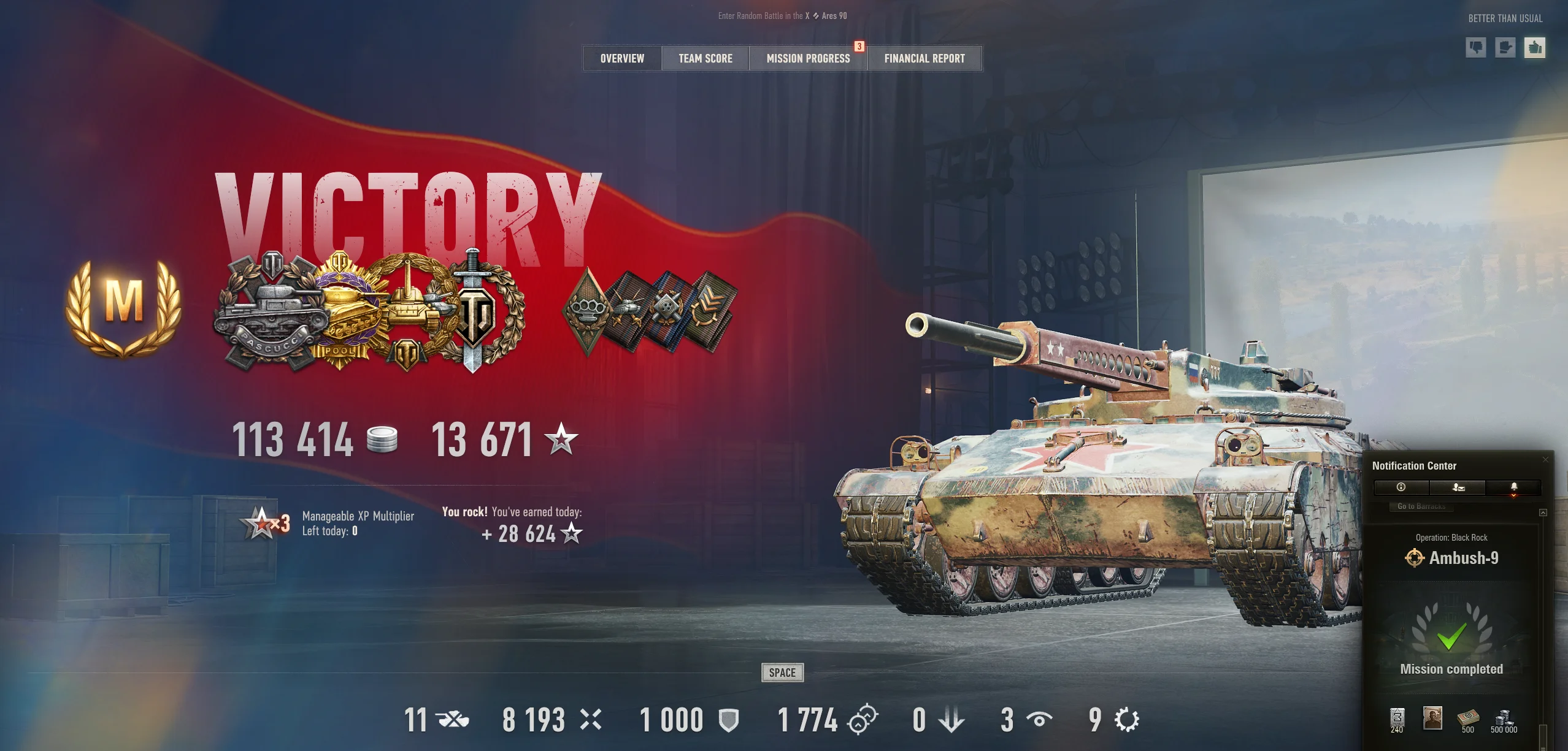
Task: Open the bell notifications tab
Action: point(1513,487)
